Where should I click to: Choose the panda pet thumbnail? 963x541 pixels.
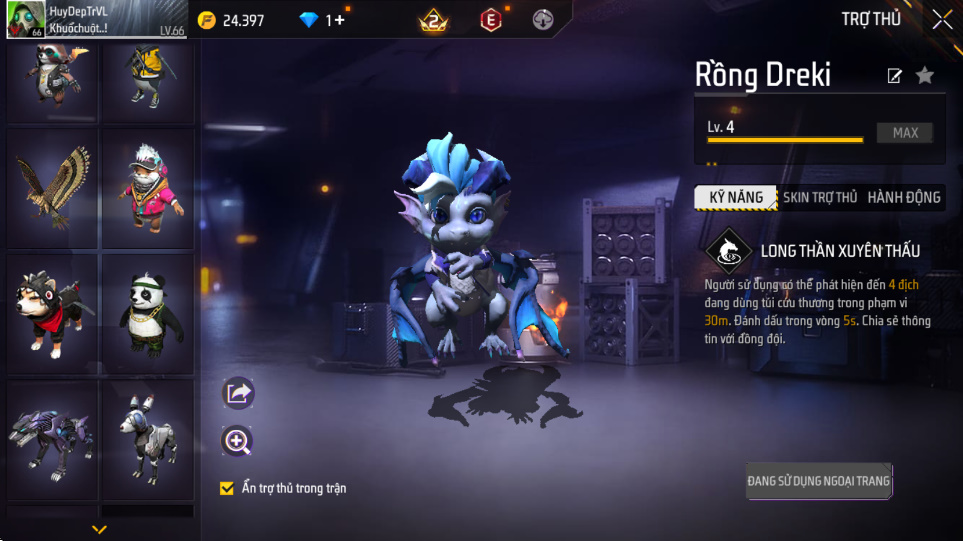coord(147,312)
